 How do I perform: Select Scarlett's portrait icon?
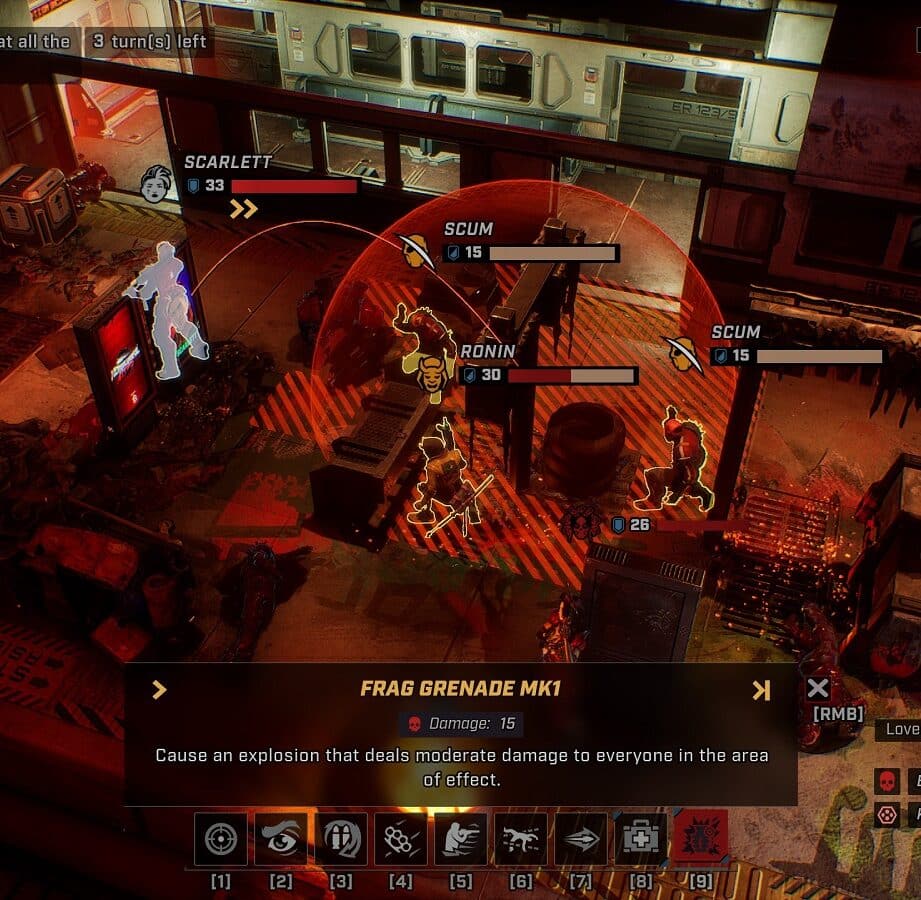click(x=156, y=185)
